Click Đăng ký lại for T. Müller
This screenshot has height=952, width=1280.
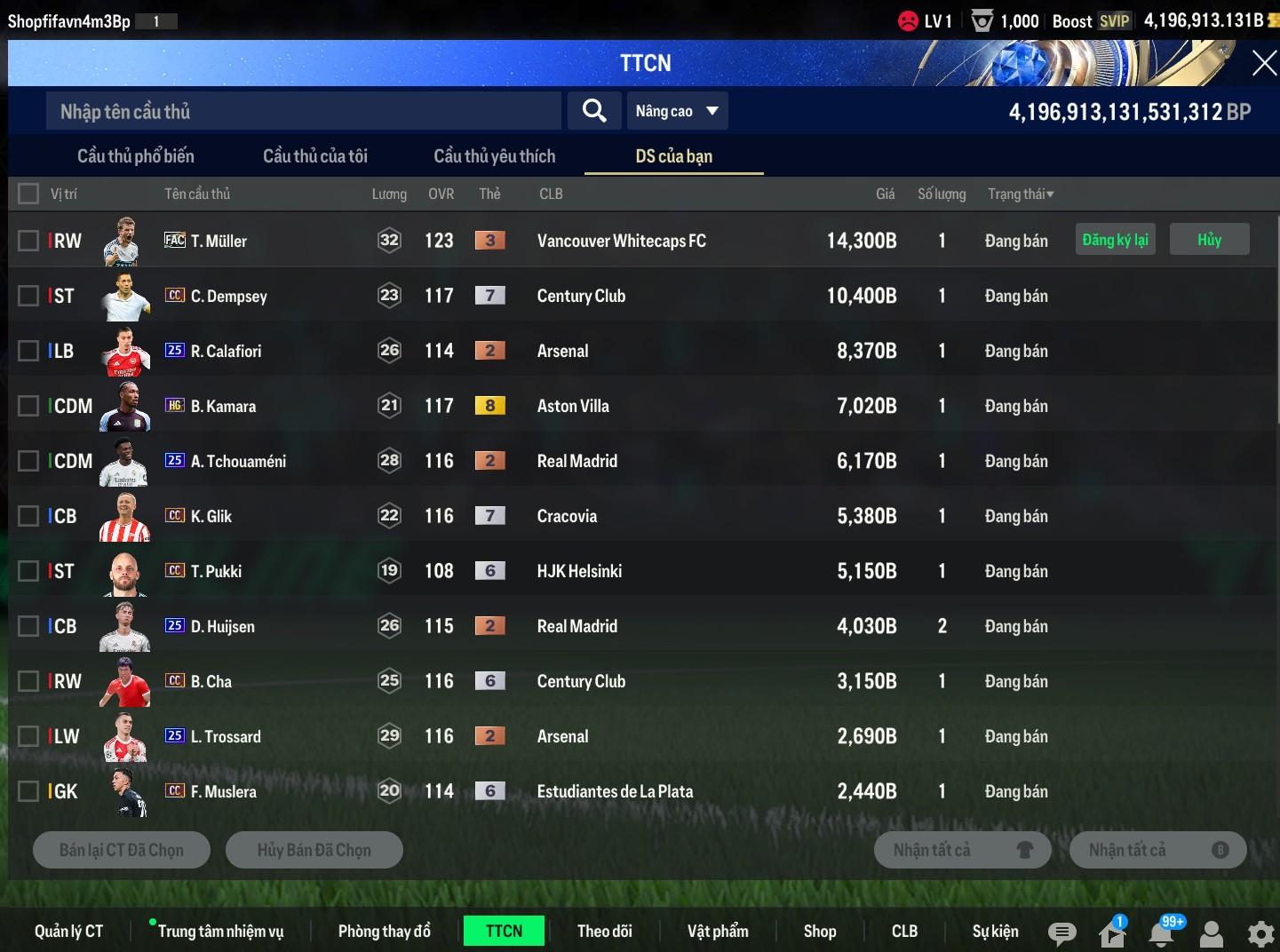(x=1115, y=240)
